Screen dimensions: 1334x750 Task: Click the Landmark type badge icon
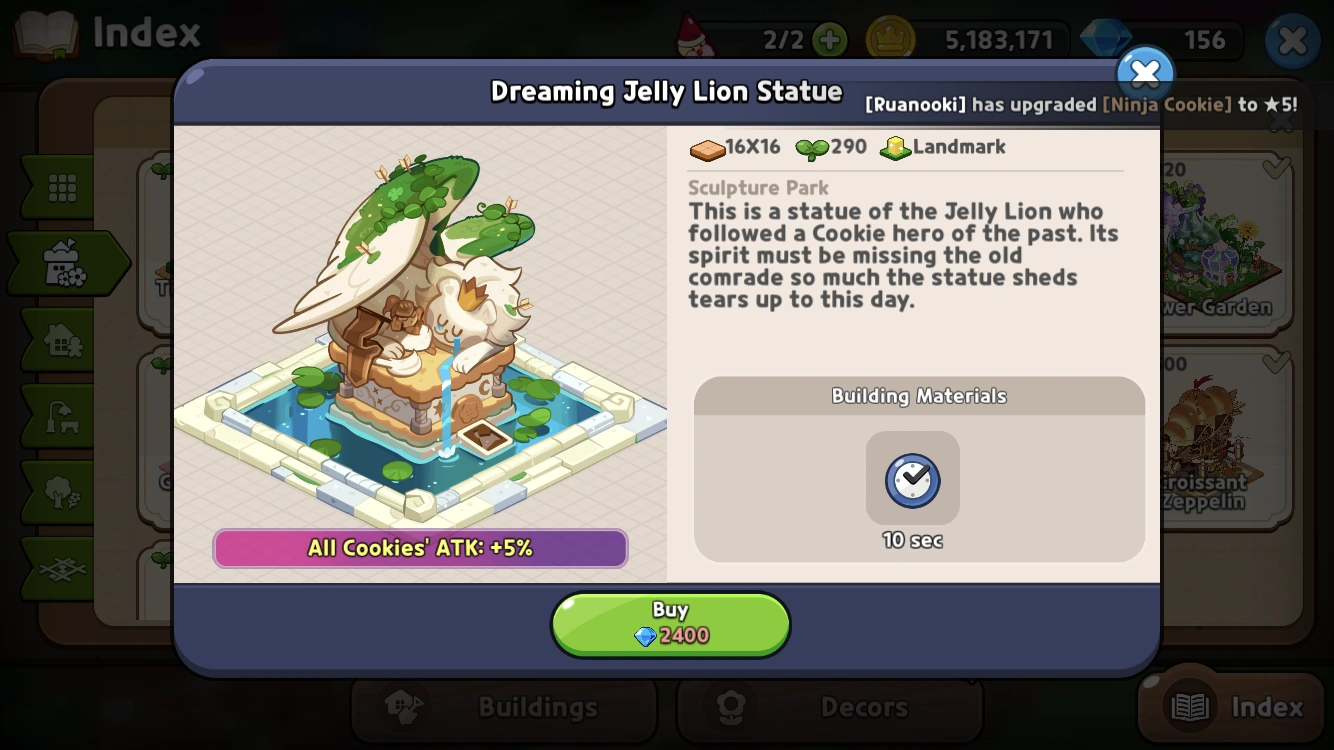[x=895, y=147]
